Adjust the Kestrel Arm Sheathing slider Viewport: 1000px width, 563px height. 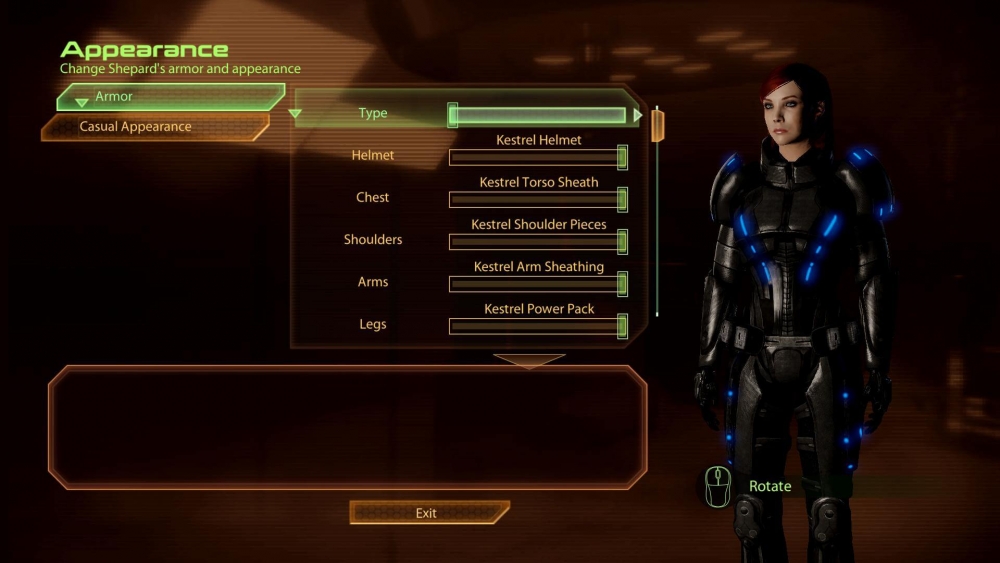coord(538,283)
